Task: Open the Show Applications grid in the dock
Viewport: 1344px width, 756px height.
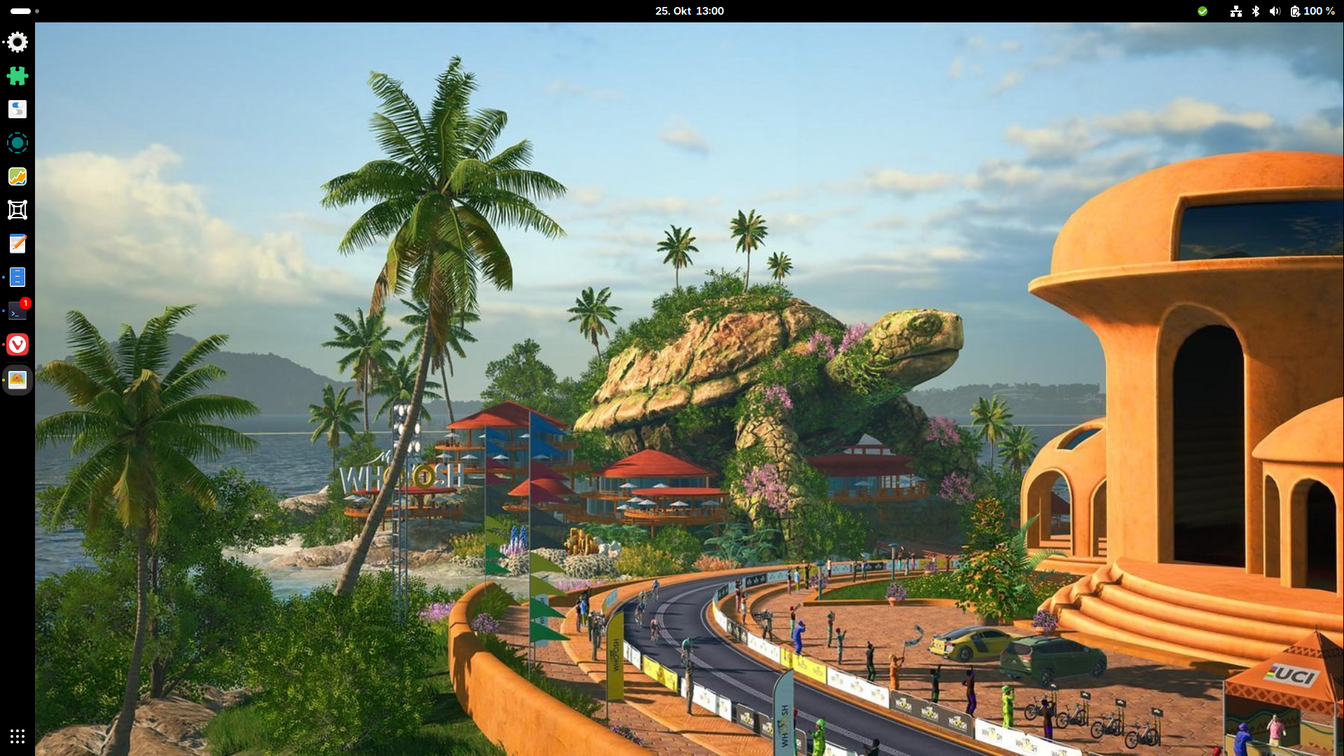Action: tap(17, 737)
